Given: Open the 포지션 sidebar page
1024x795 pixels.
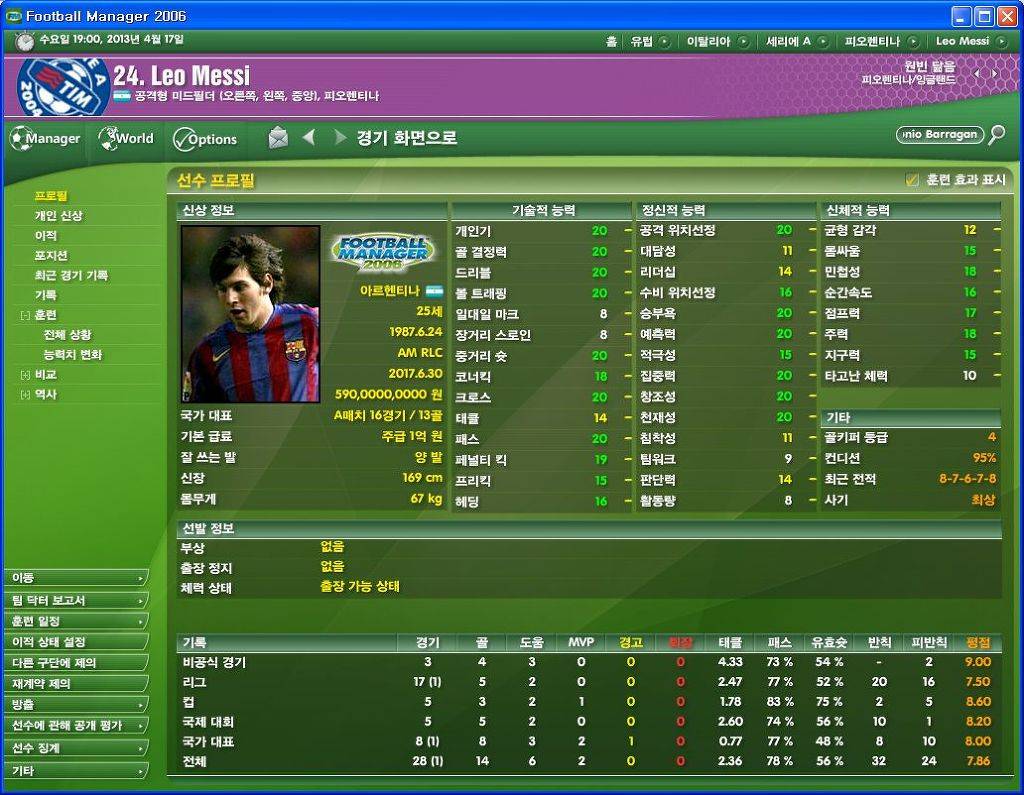Looking at the screenshot, I should pyautogui.click(x=51, y=256).
